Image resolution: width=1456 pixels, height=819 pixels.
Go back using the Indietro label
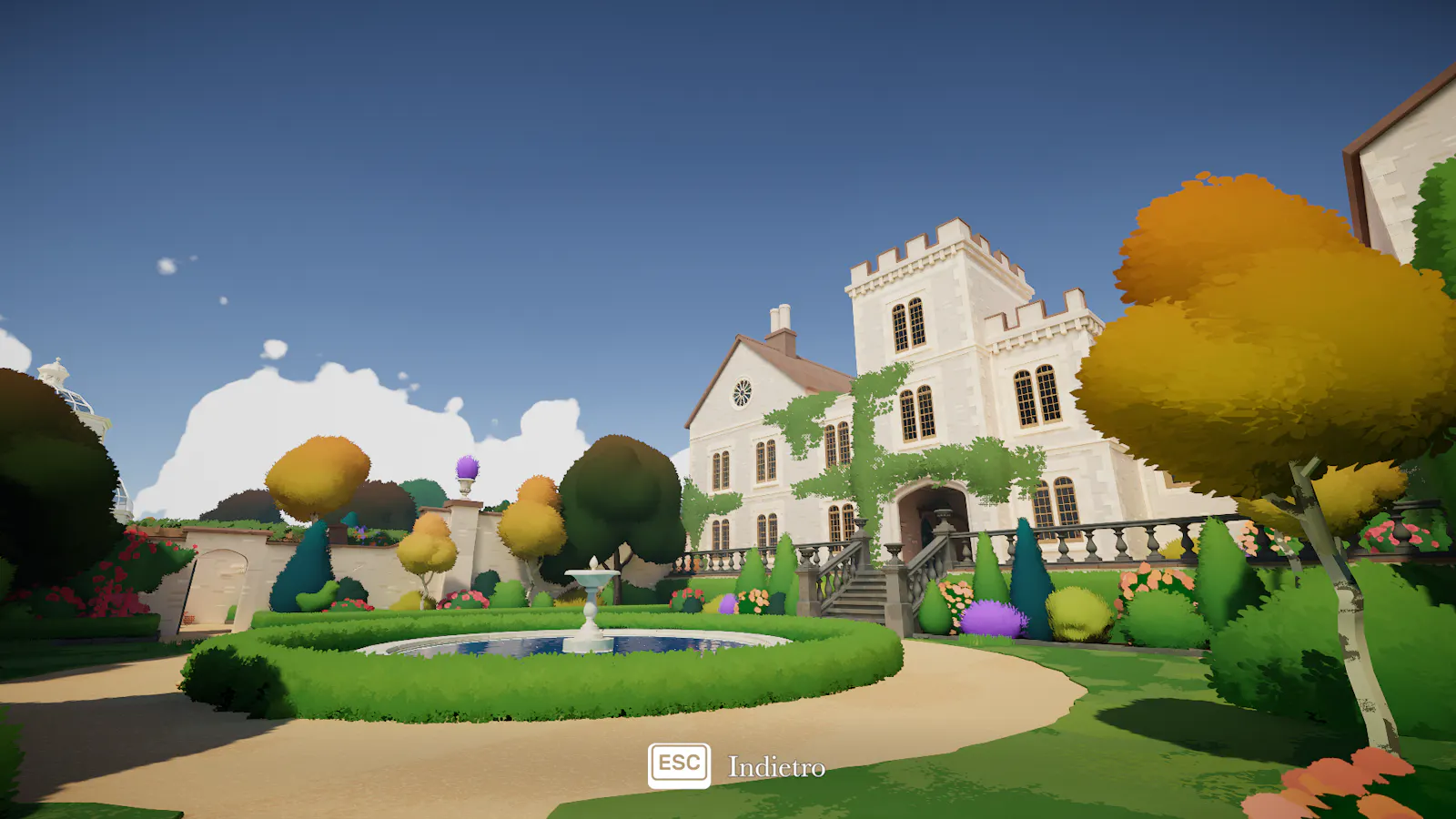(x=775, y=767)
